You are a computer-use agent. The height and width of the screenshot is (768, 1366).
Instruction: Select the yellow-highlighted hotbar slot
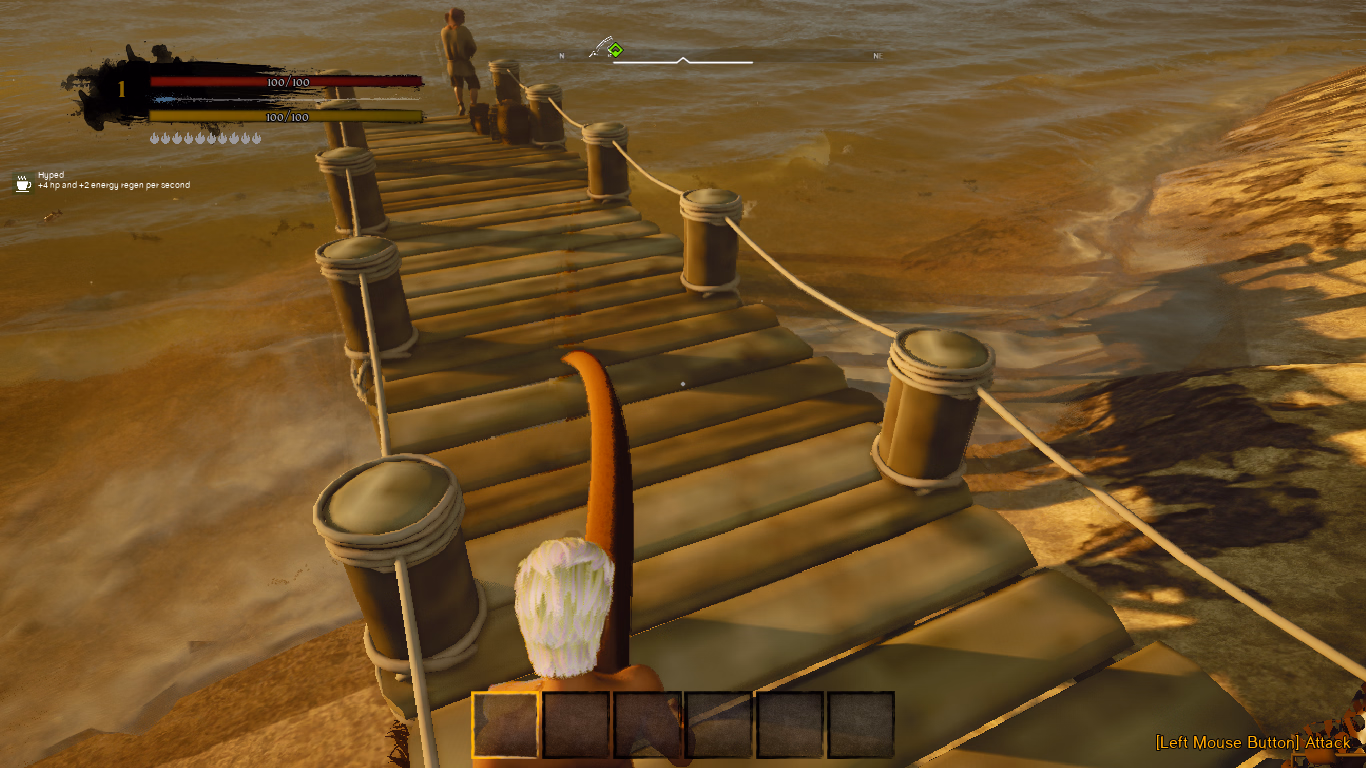pos(505,724)
